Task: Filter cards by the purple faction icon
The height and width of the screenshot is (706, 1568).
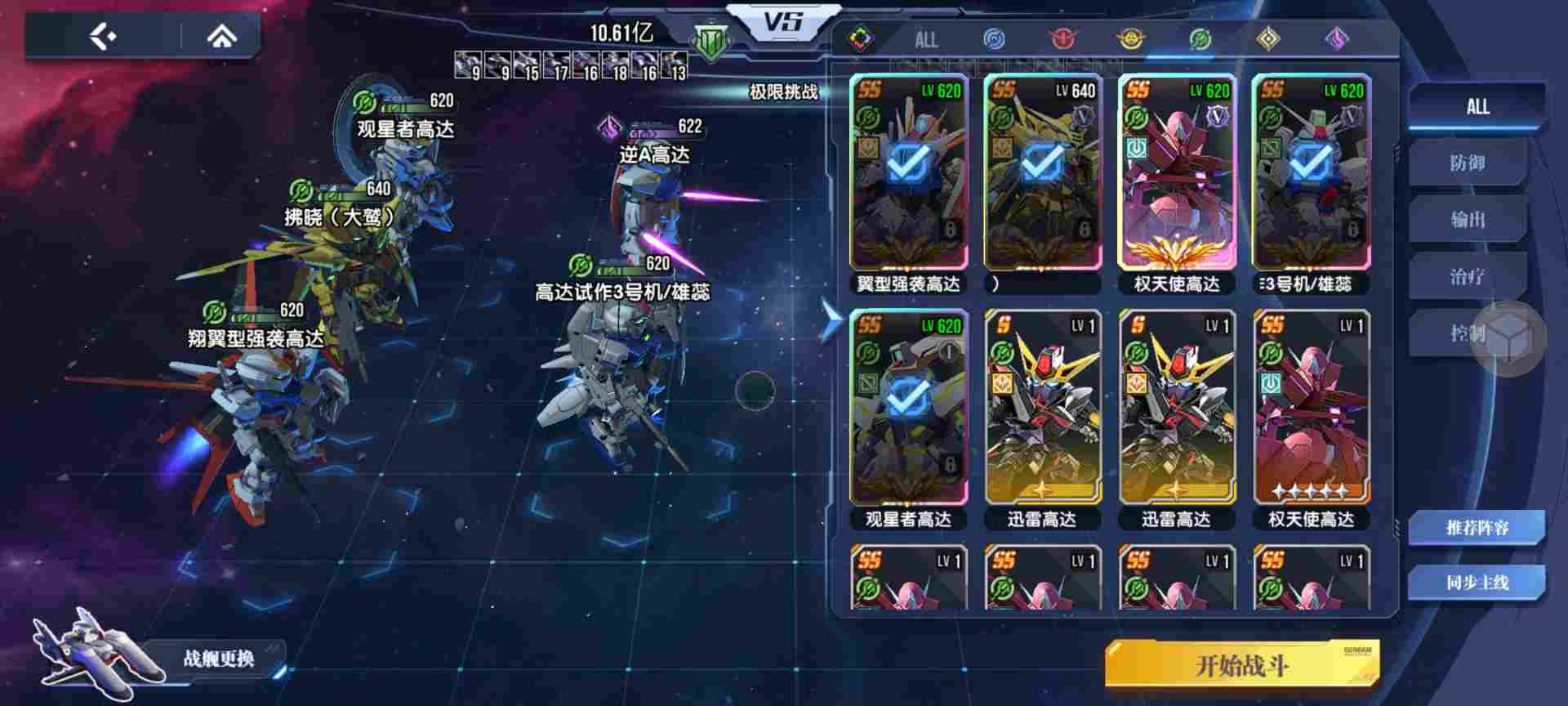Action: click(1334, 38)
